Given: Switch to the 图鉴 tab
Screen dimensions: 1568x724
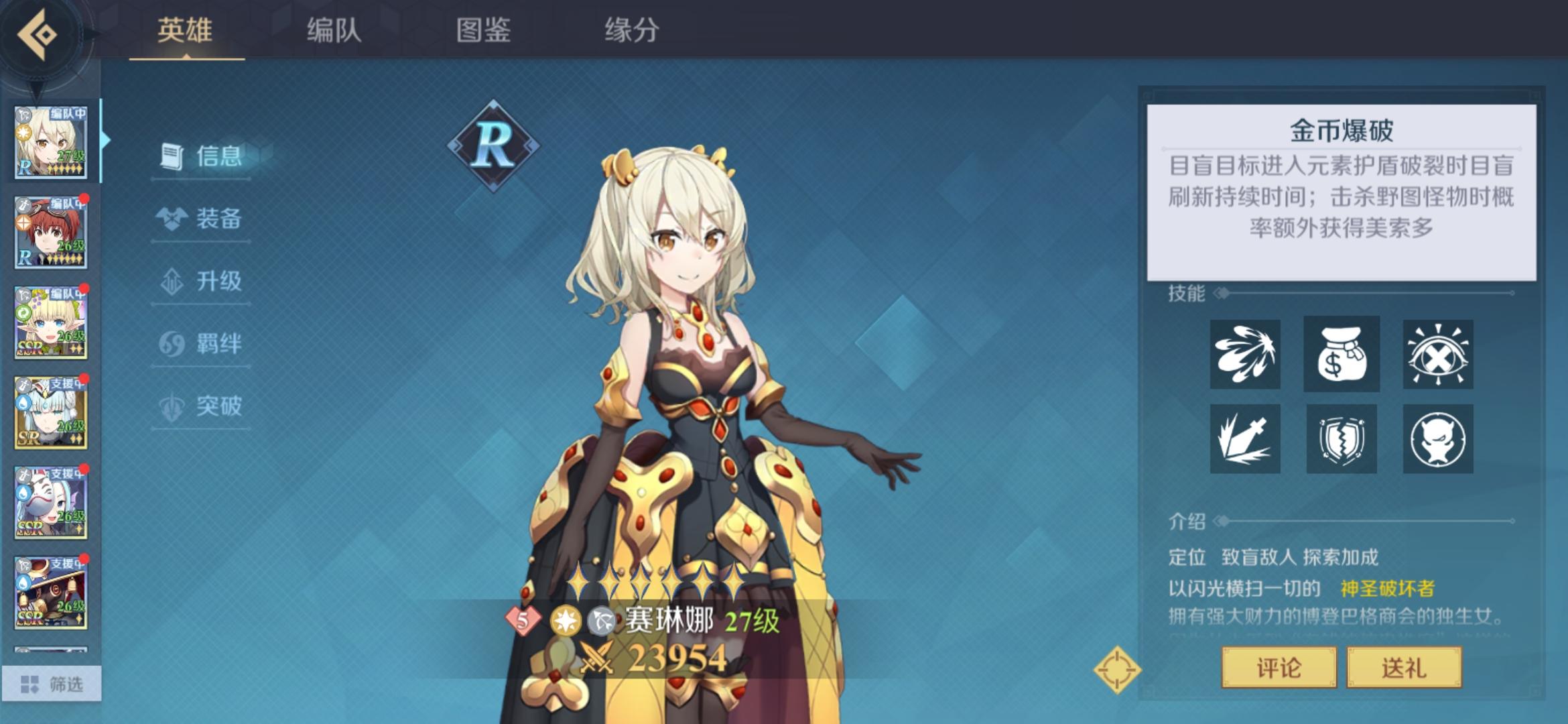Looking at the screenshot, I should [485, 30].
